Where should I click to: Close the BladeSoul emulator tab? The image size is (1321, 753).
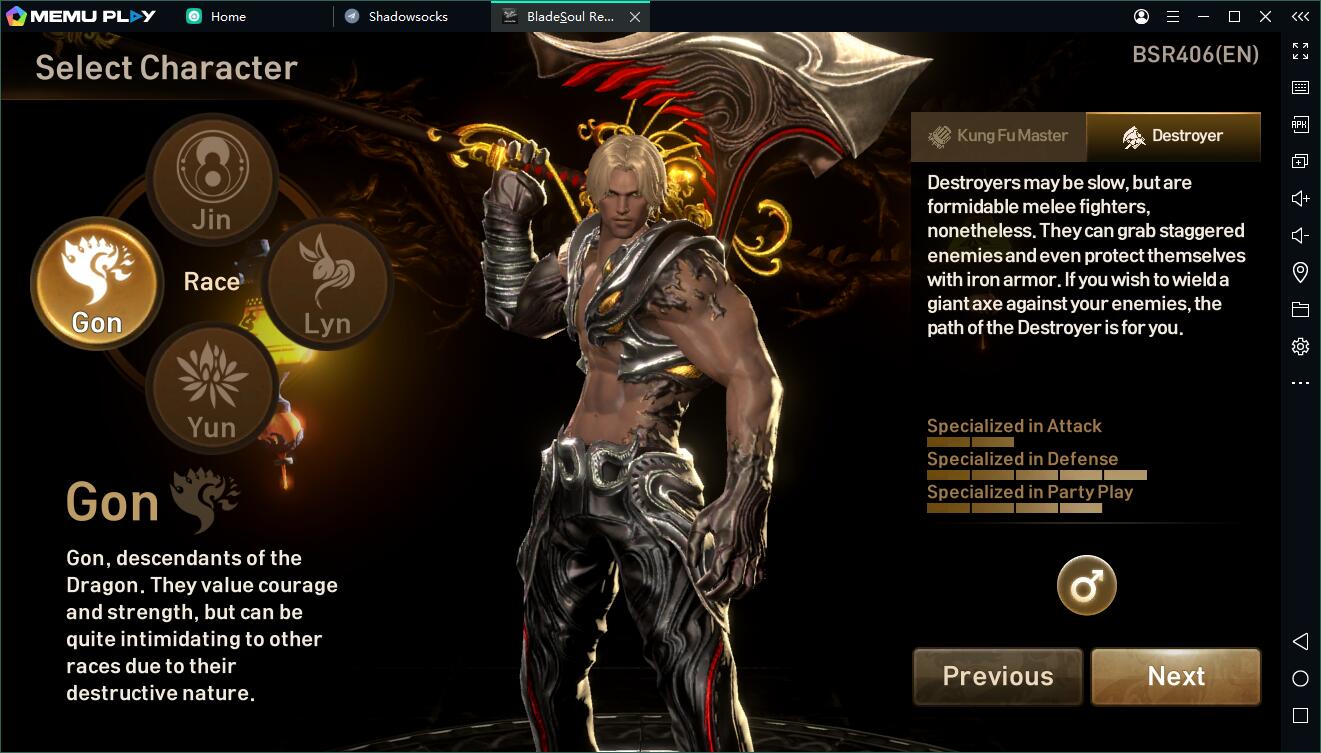tap(635, 17)
